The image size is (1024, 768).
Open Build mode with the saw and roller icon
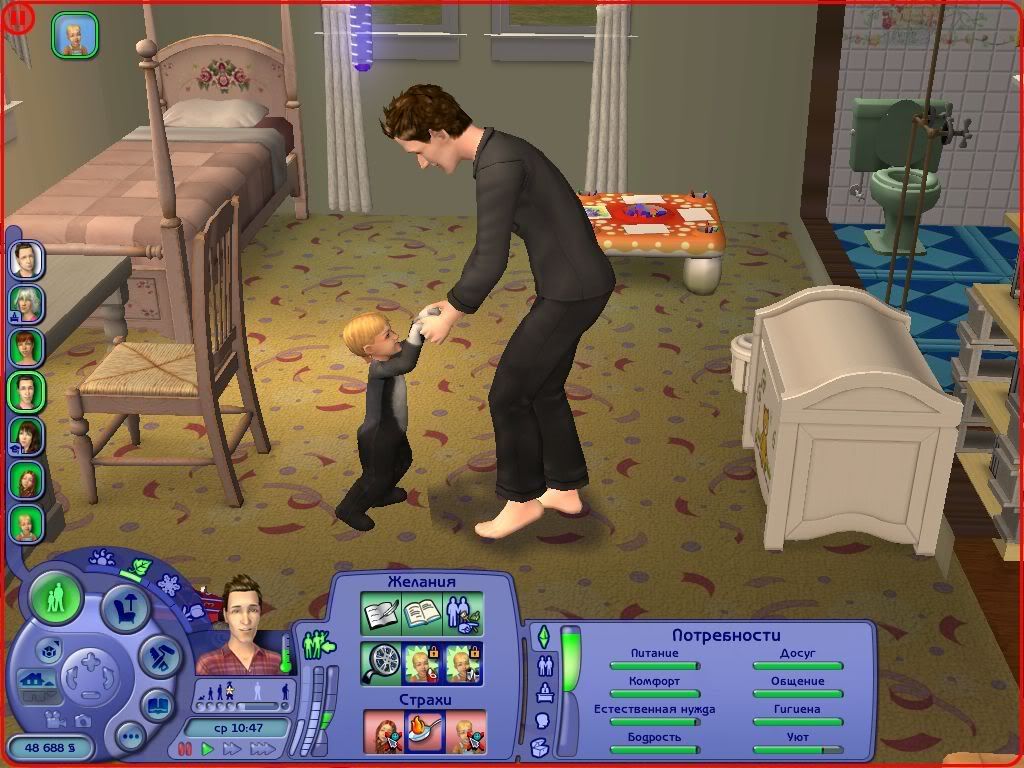pos(159,655)
